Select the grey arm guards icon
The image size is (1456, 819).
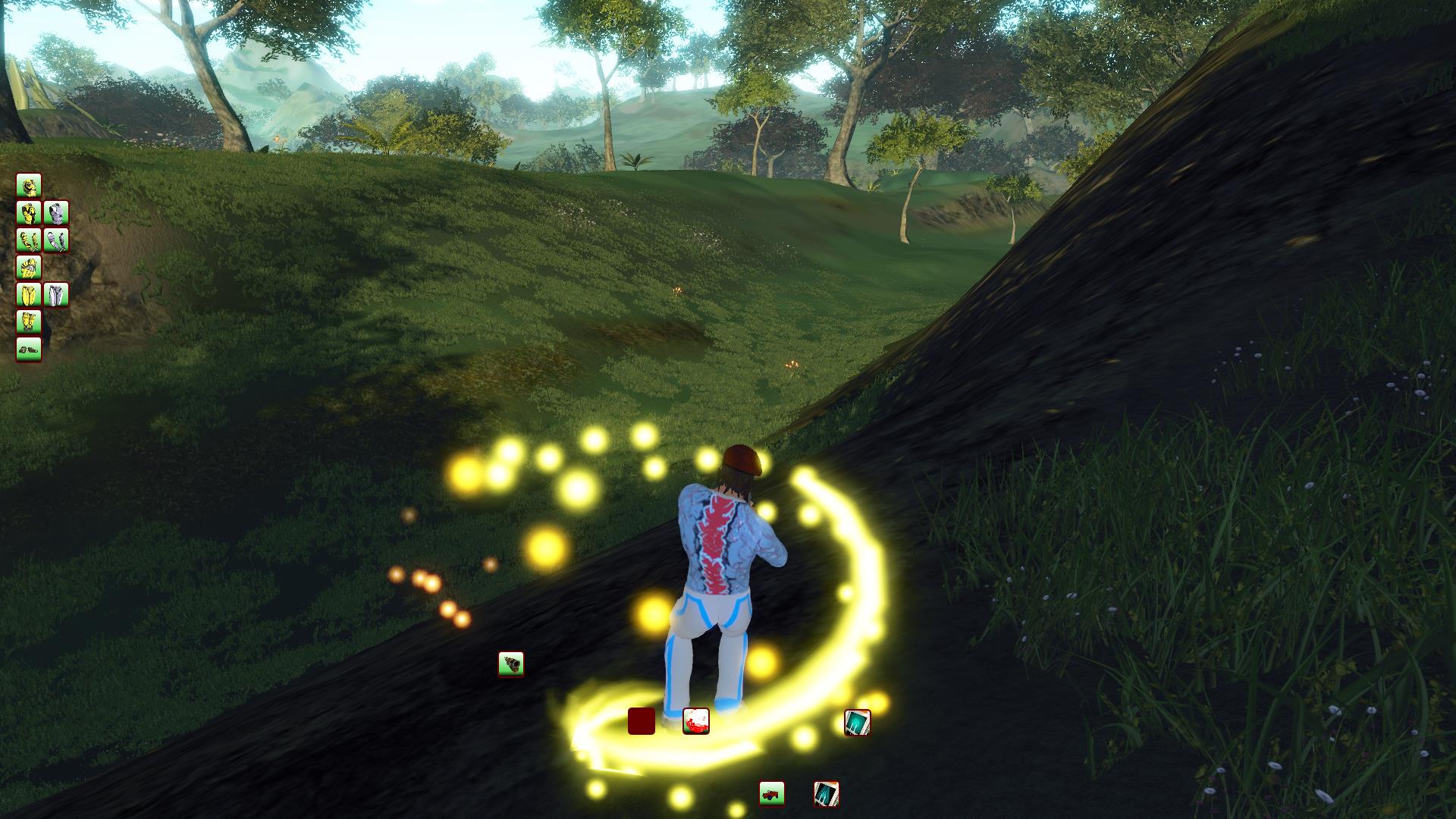[x=56, y=240]
